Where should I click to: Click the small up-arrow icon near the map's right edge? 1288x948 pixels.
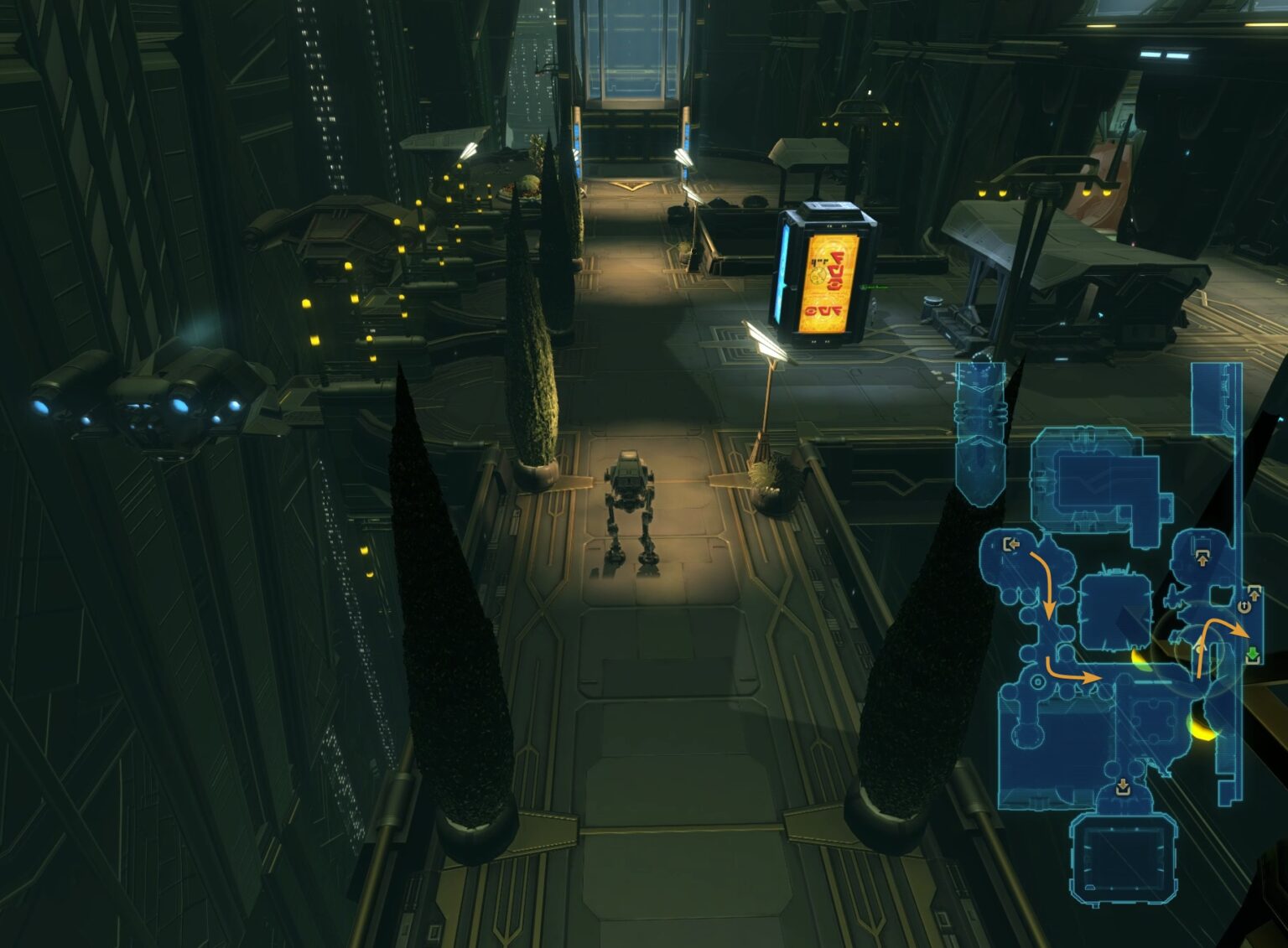pos(1254,593)
